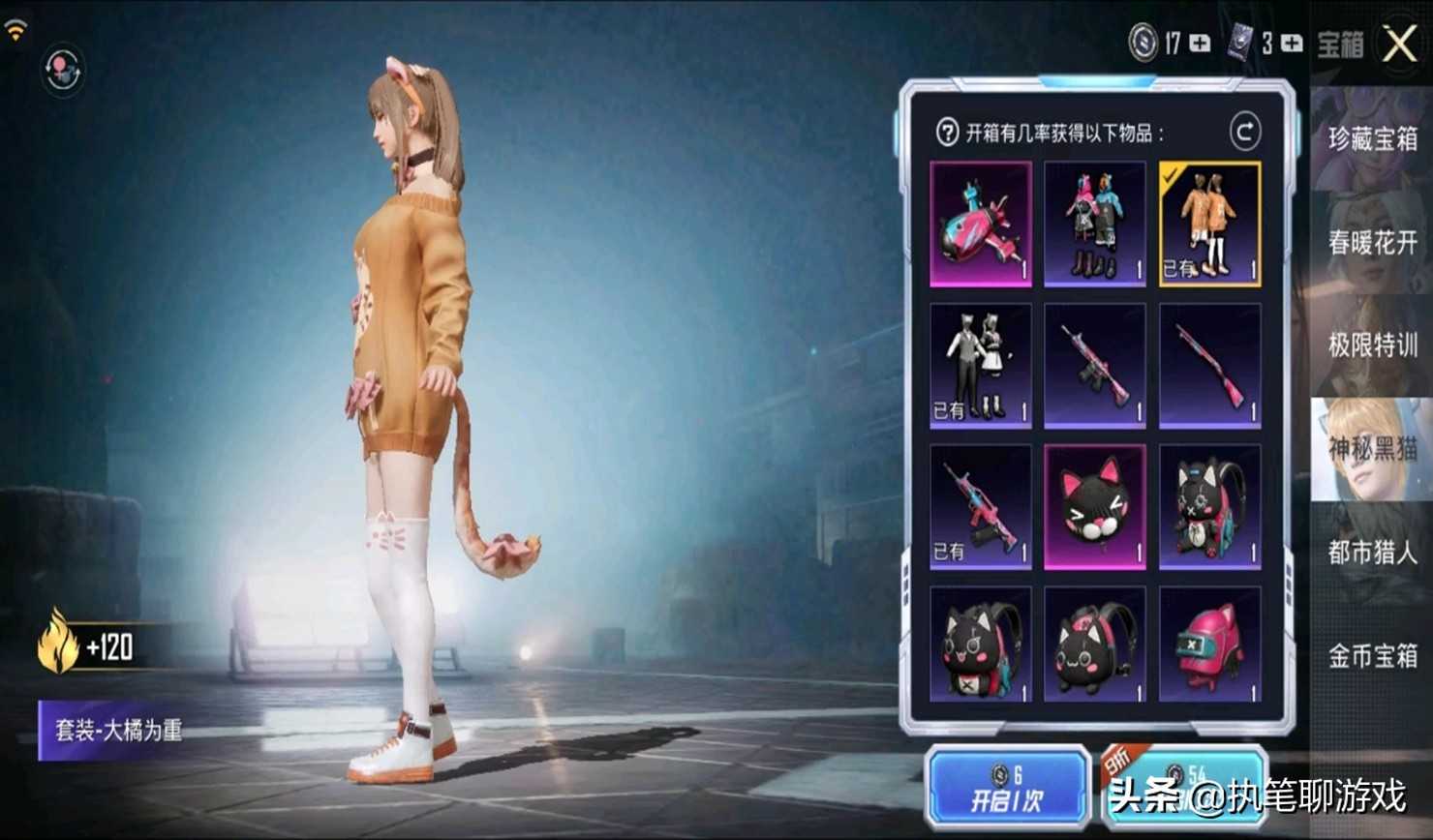The image size is (1433, 840).
Task: Open the 开启1次 single crate button
Action: (1007, 789)
